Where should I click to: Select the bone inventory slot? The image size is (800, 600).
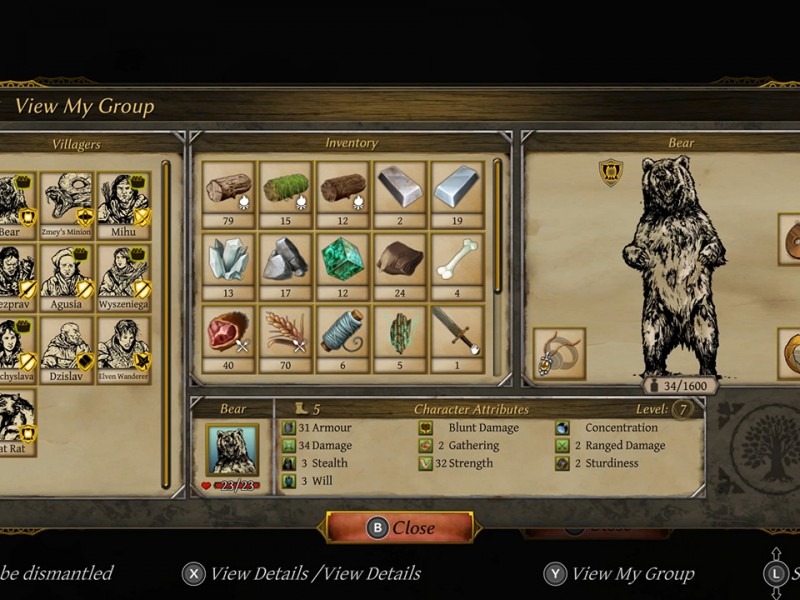pyautogui.click(x=457, y=259)
